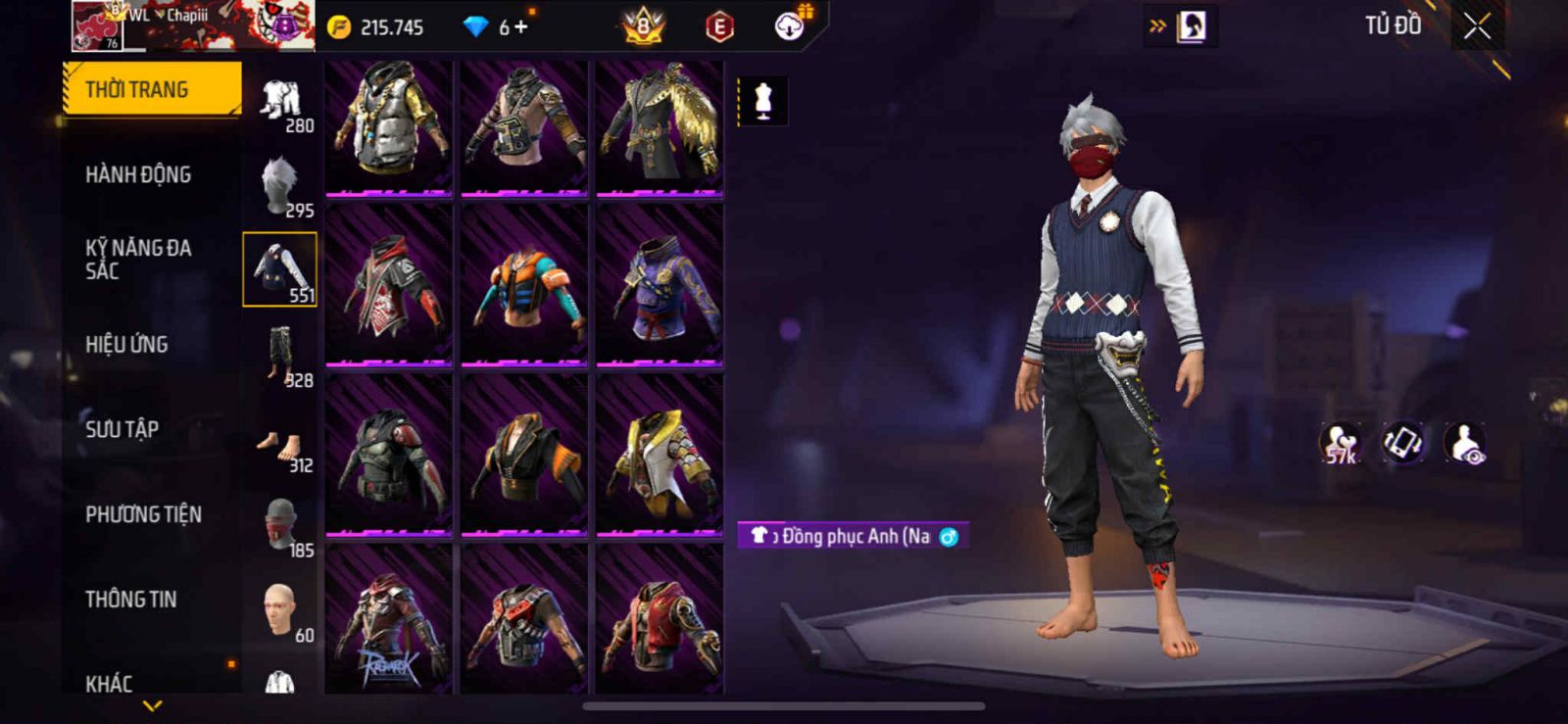
Task: Equip the silver puffer vest with gold sleeves
Action: pos(389,126)
